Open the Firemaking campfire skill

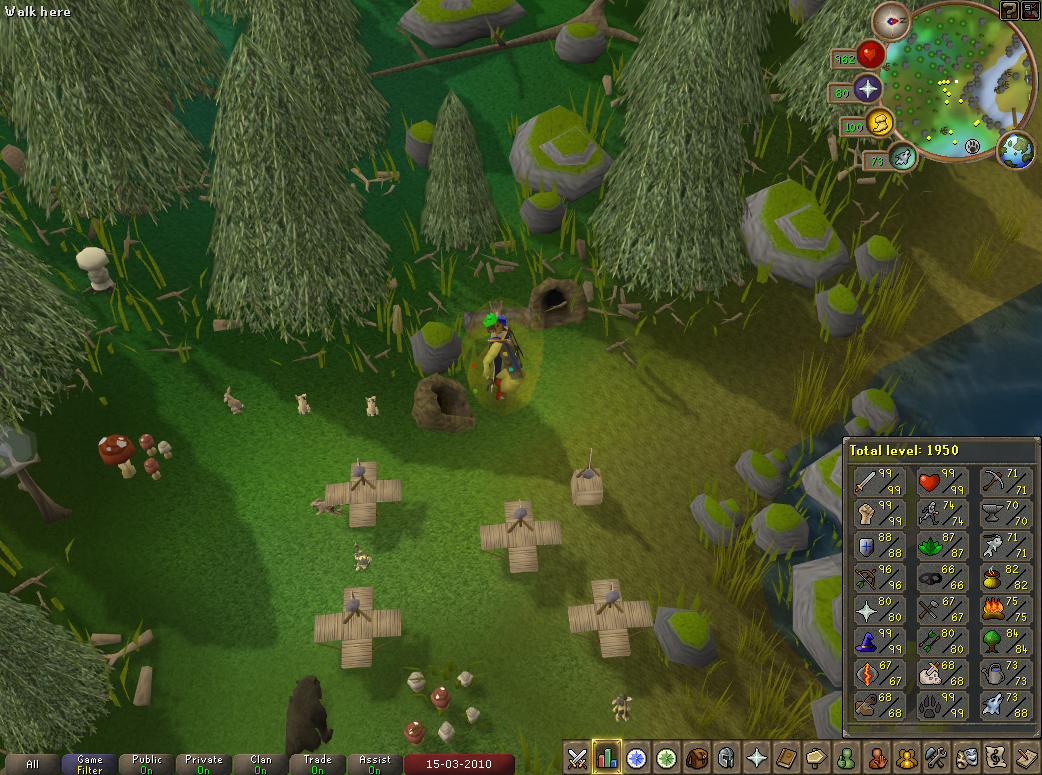tap(1005, 610)
